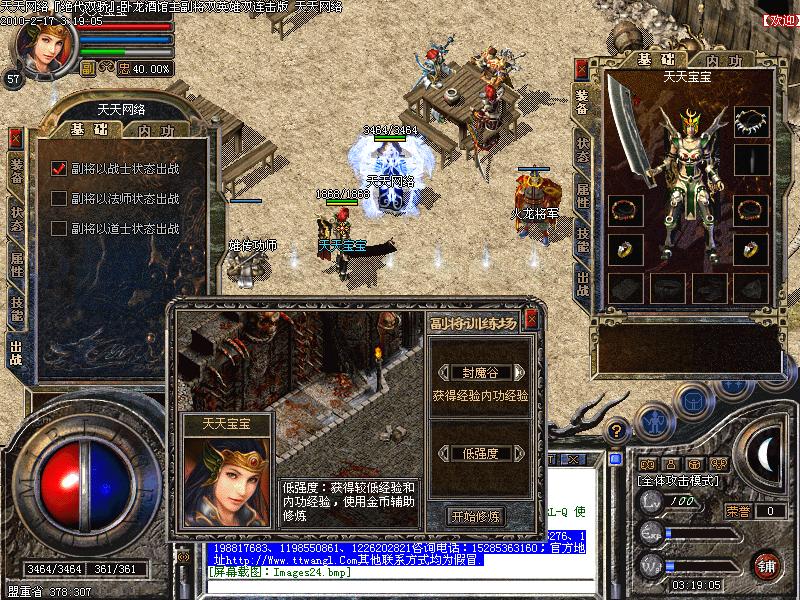Click the yellow question mark help icon

618,431
